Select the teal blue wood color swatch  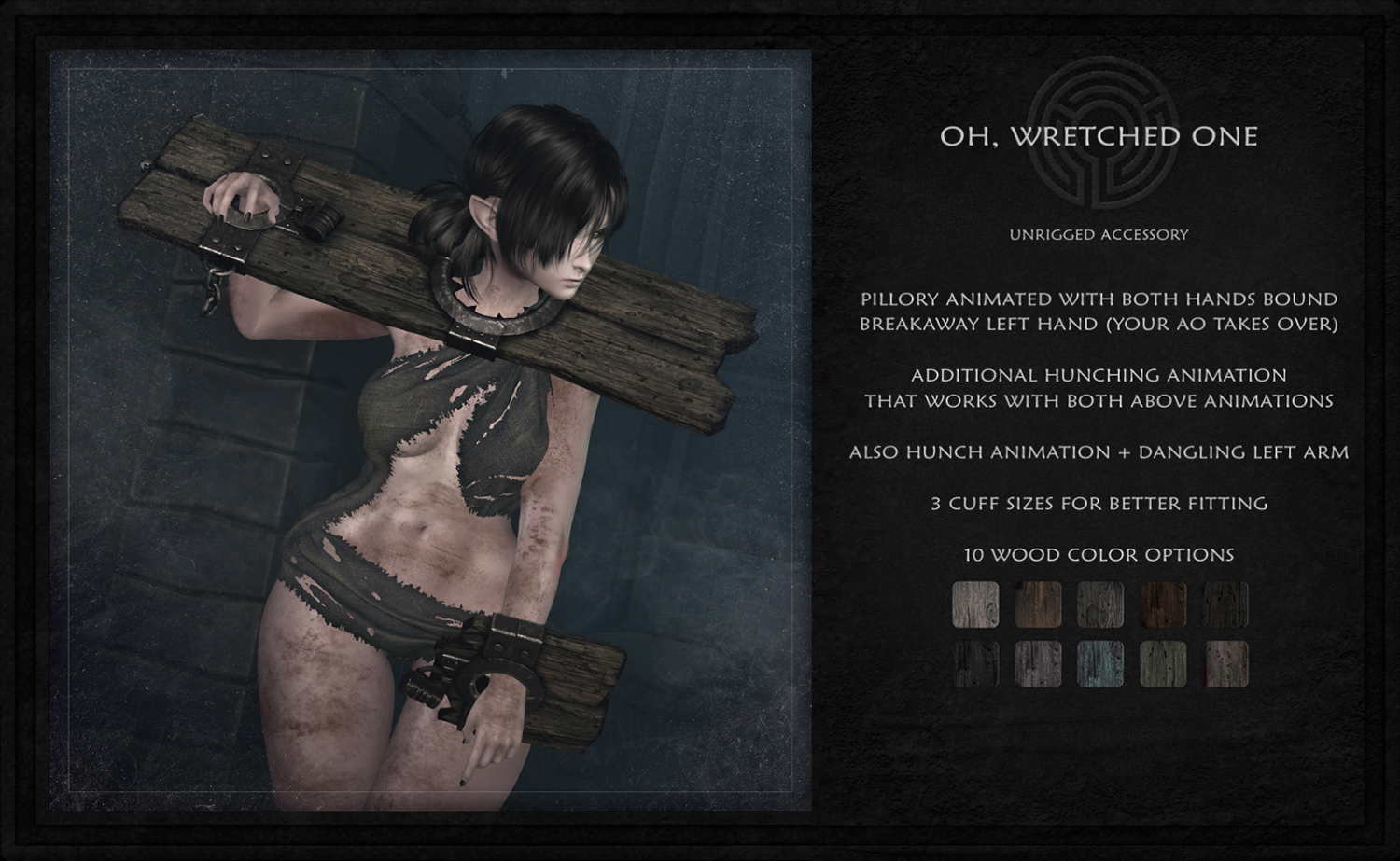(x=1100, y=663)
